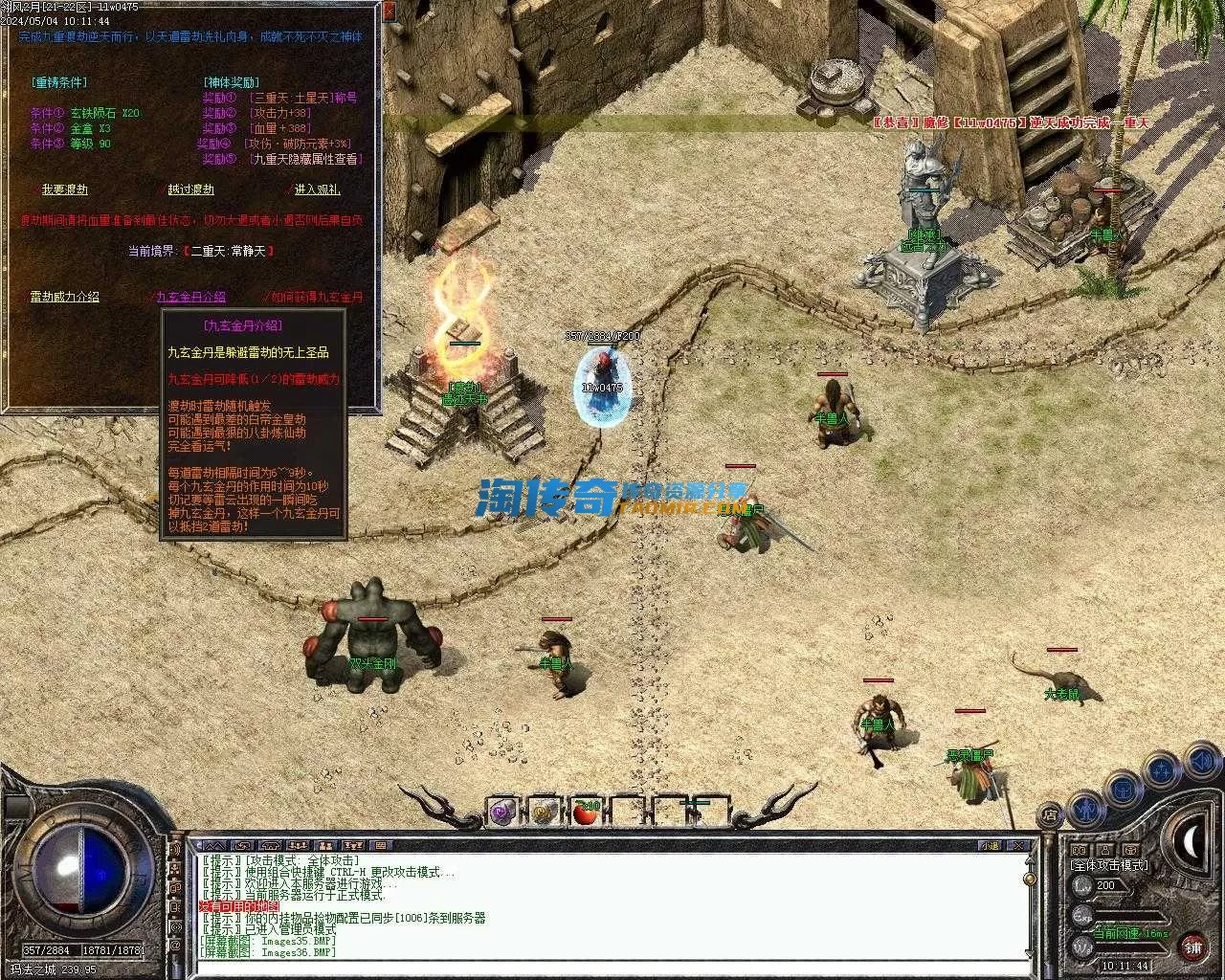Open the 店 shop button
Screen dimensions: 1225x980
(x=1051, y=815)
